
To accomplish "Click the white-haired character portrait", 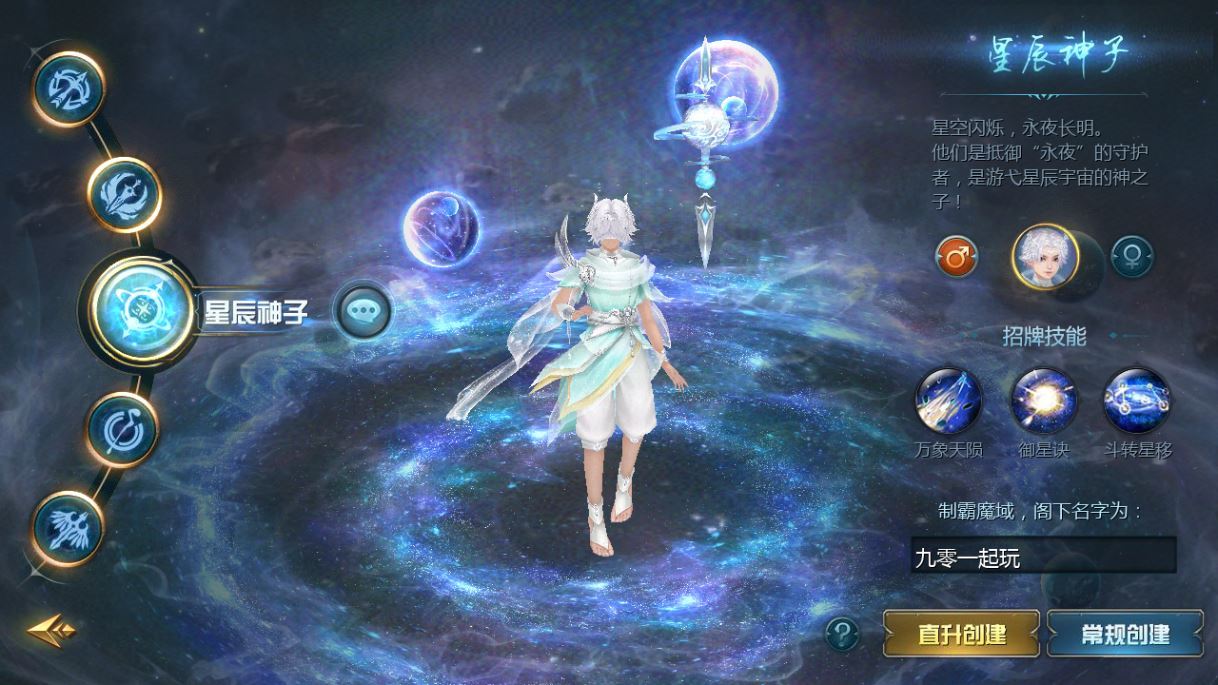I will 1045,257.
